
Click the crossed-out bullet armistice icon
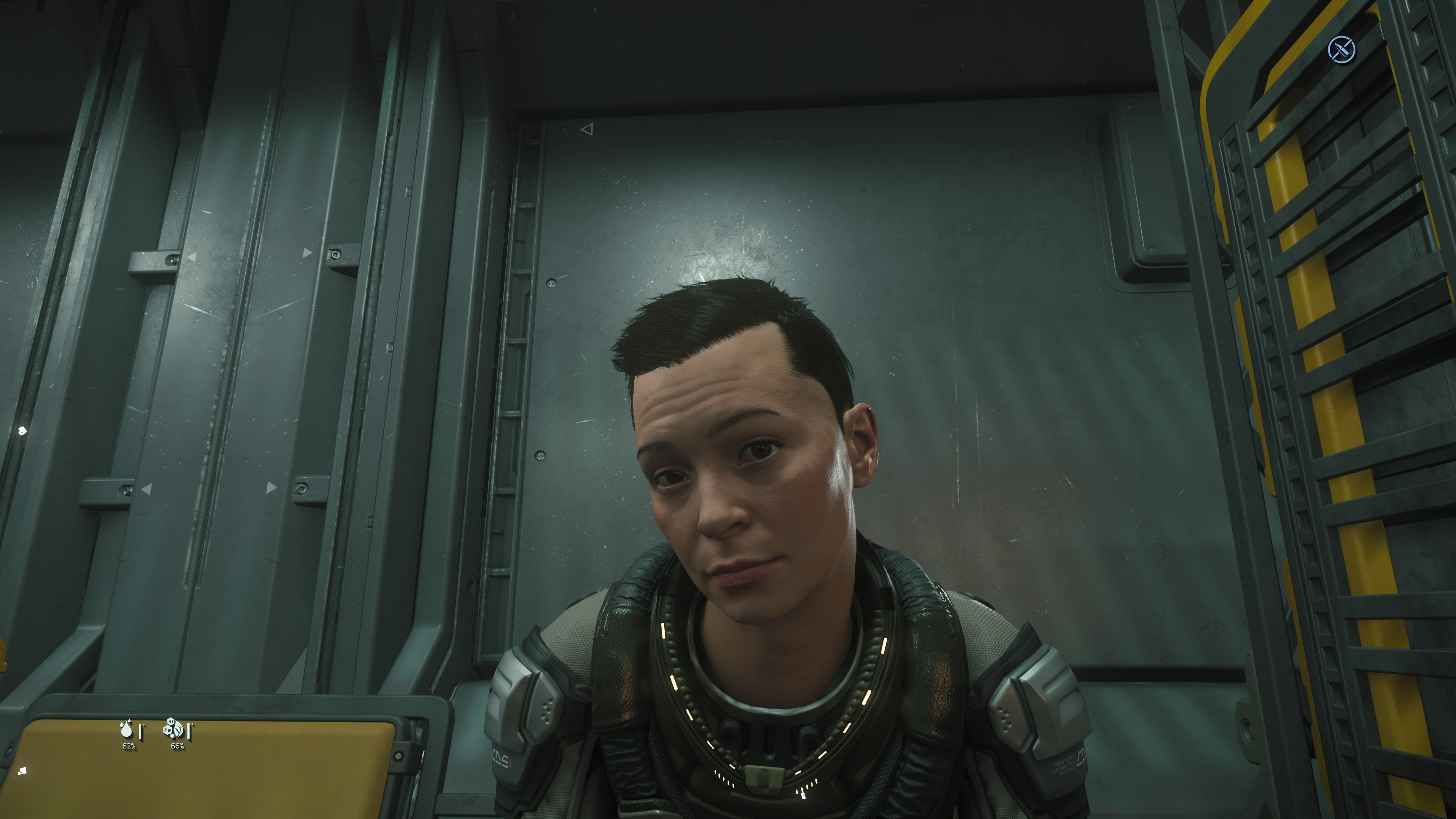pos(1341,50)
